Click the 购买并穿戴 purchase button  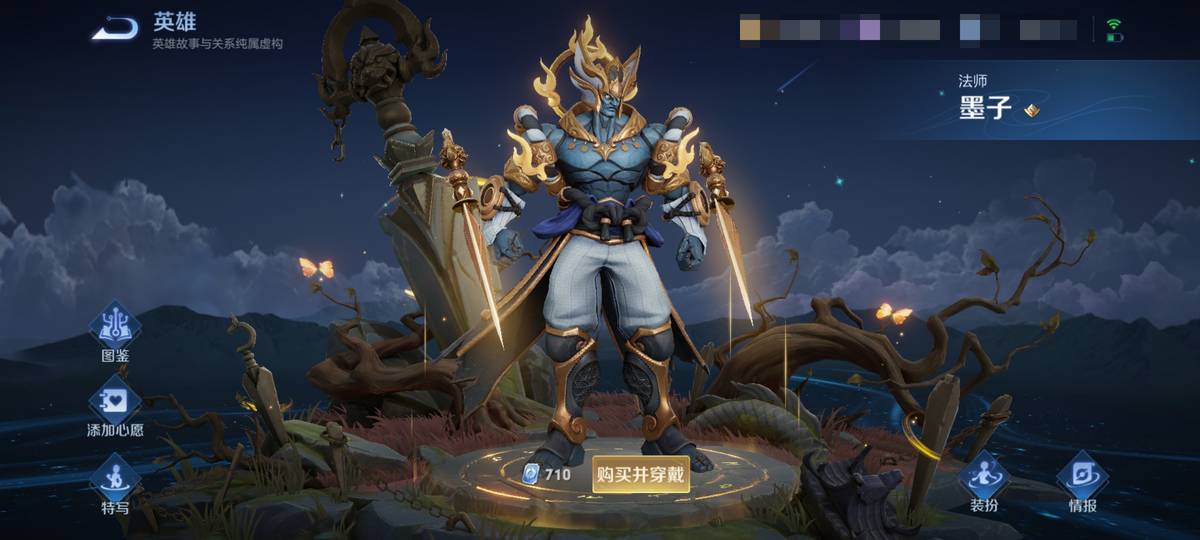click(x=641, y=474)
